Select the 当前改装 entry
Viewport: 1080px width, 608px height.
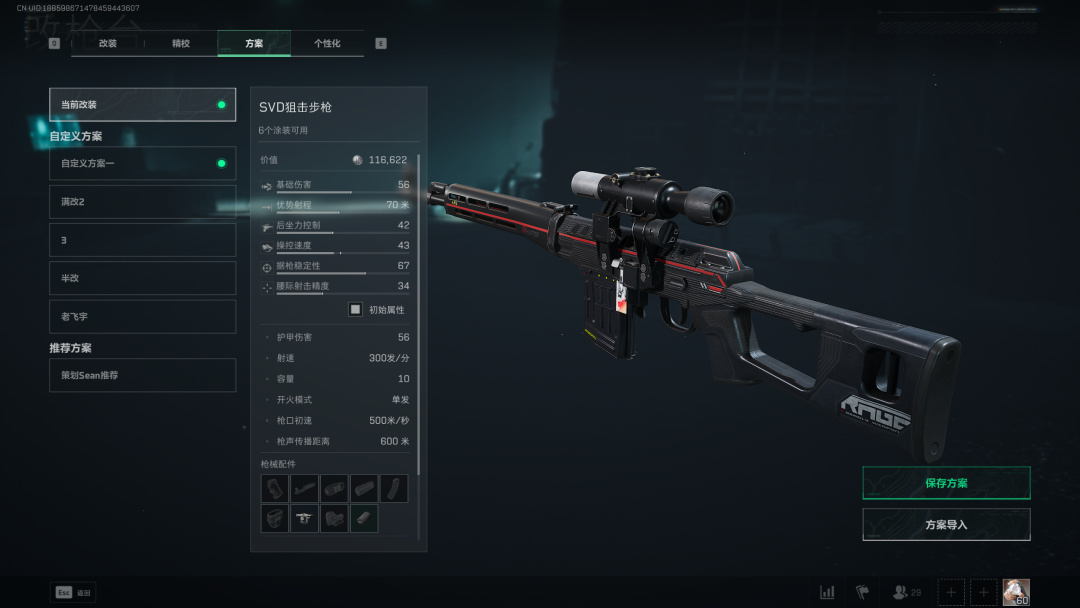point(142,104)
